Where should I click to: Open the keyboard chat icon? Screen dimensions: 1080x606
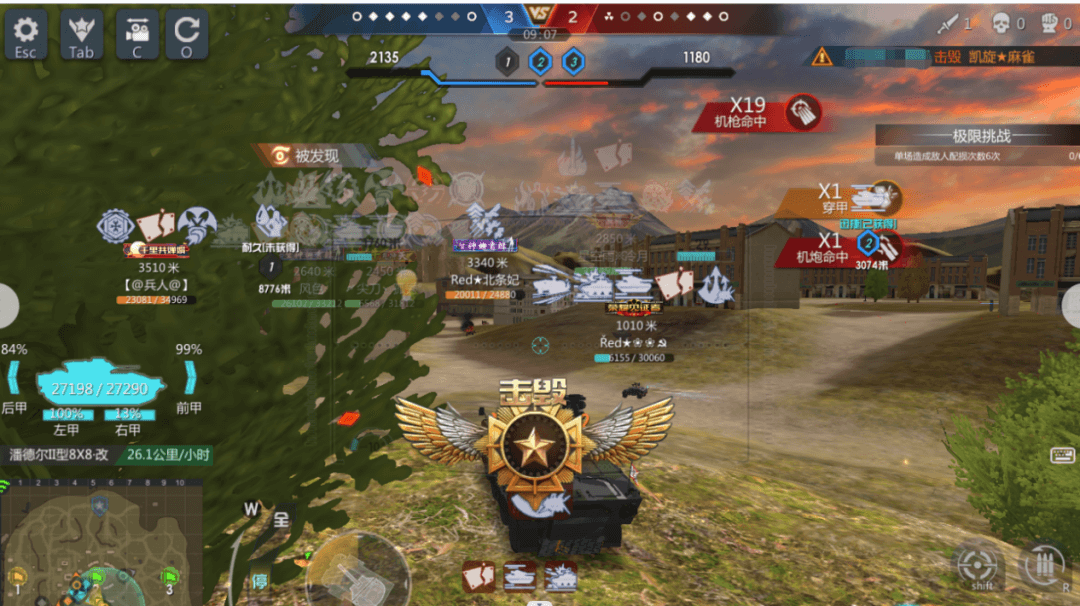click(1062, 456)
